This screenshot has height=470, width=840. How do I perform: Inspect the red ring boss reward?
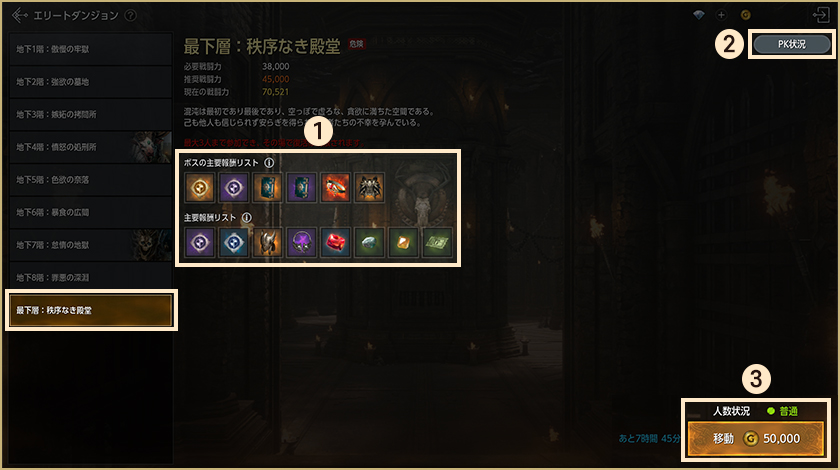point(336,188)
